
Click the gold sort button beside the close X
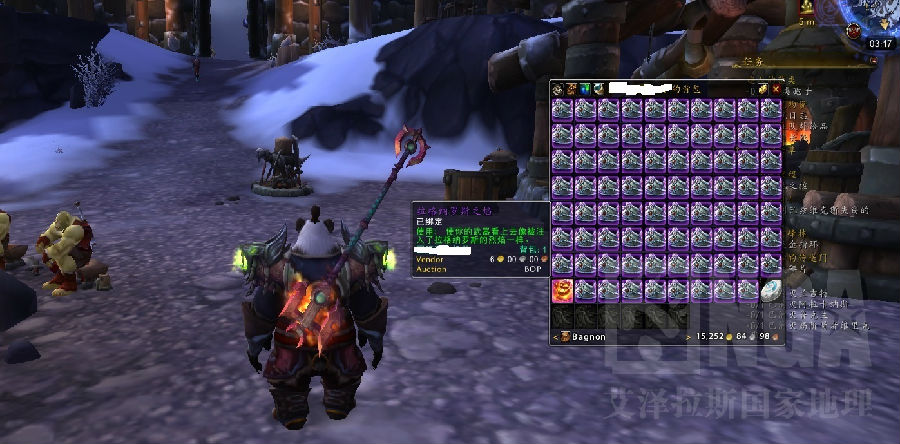761,89
